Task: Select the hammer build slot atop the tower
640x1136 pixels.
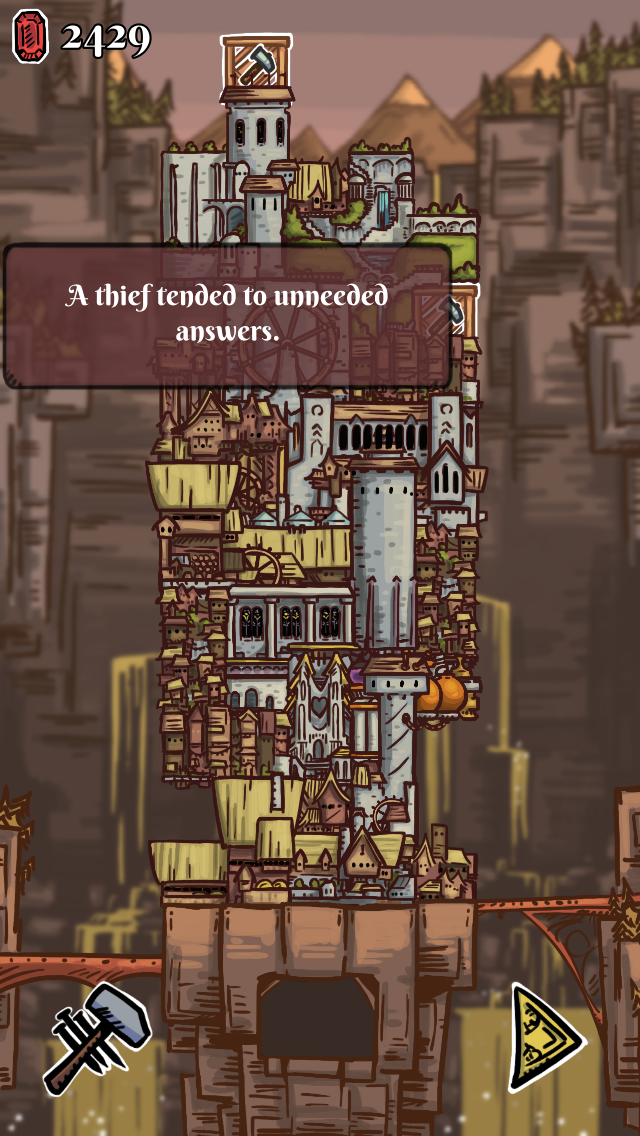Action: (x=256, y=61)
